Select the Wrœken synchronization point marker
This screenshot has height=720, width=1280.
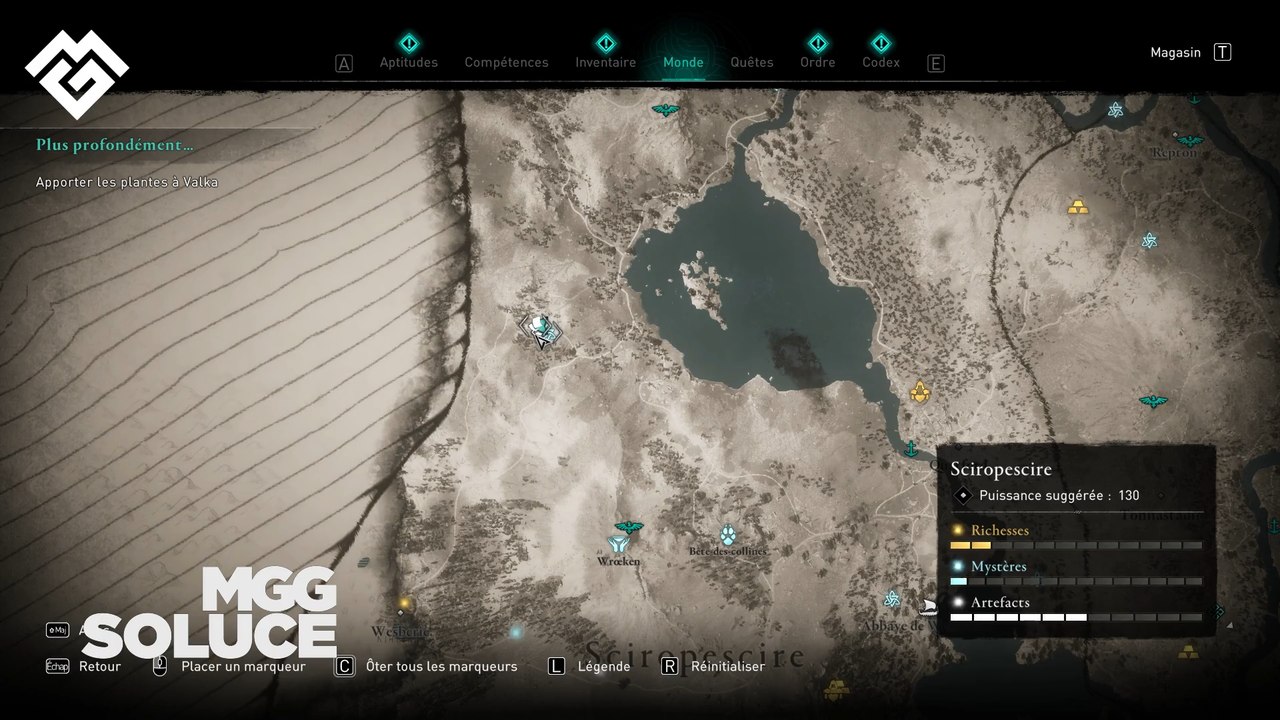618,544
